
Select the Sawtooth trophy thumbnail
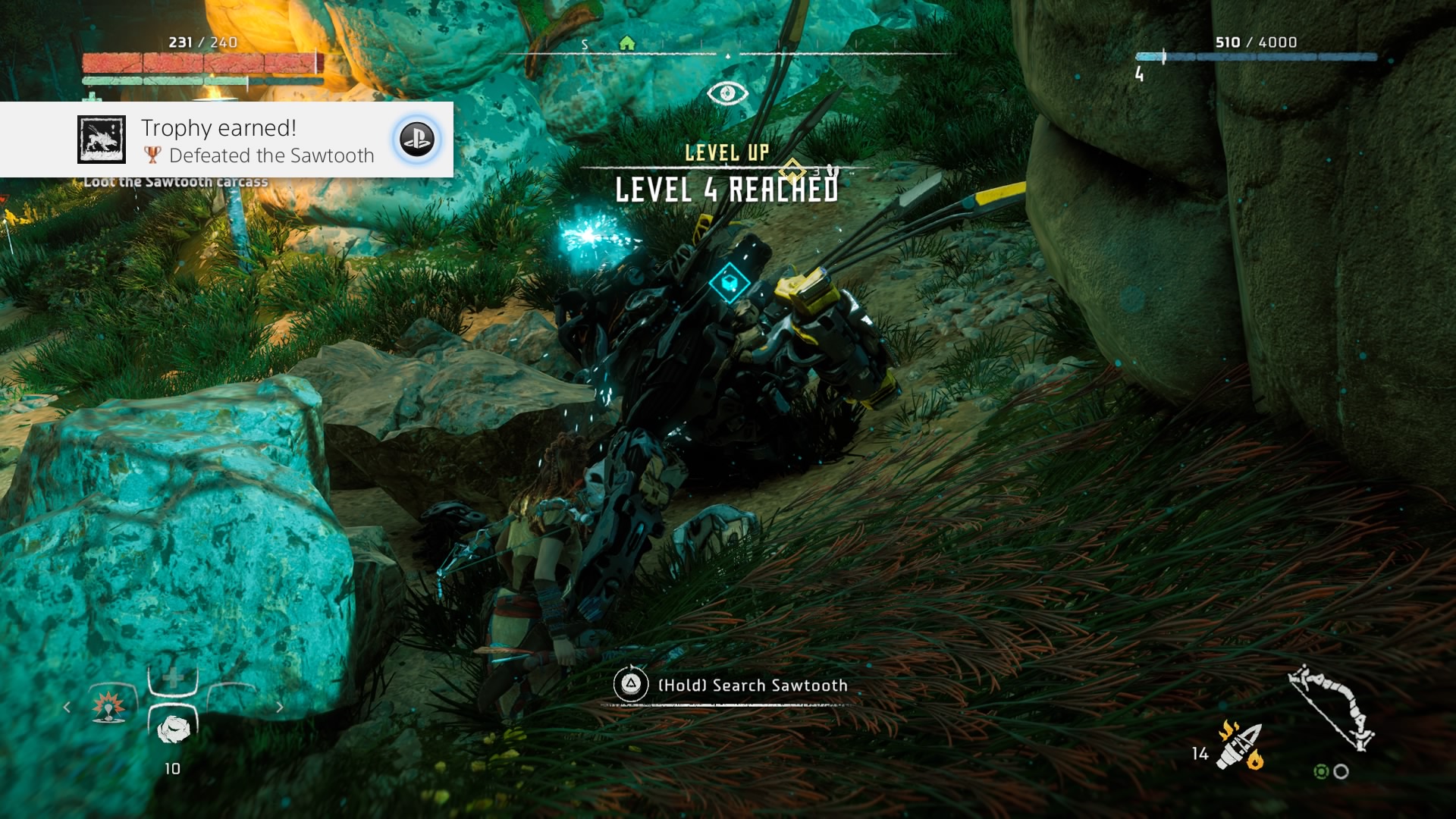[x=102, y=140]
